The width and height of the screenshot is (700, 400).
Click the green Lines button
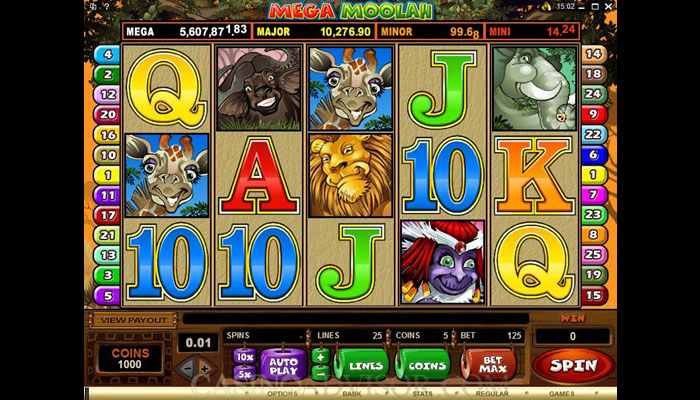point(362,364)
